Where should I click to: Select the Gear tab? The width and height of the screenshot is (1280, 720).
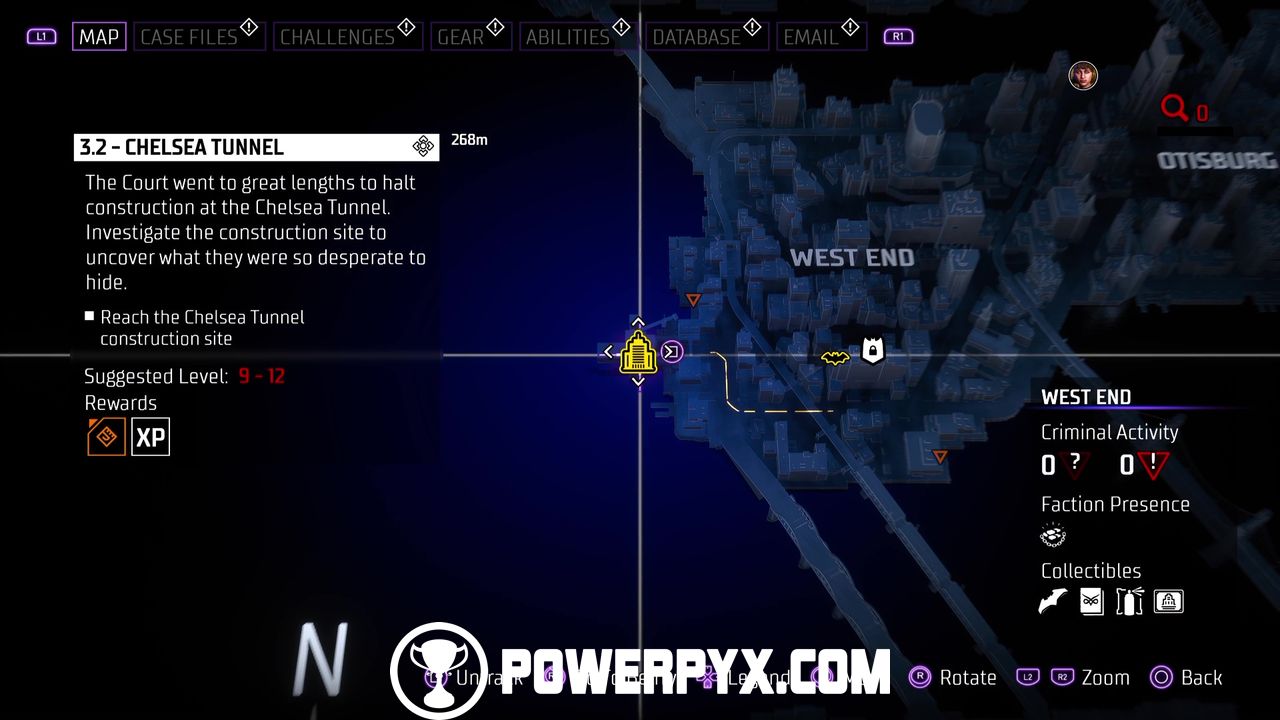click(461, 37)
